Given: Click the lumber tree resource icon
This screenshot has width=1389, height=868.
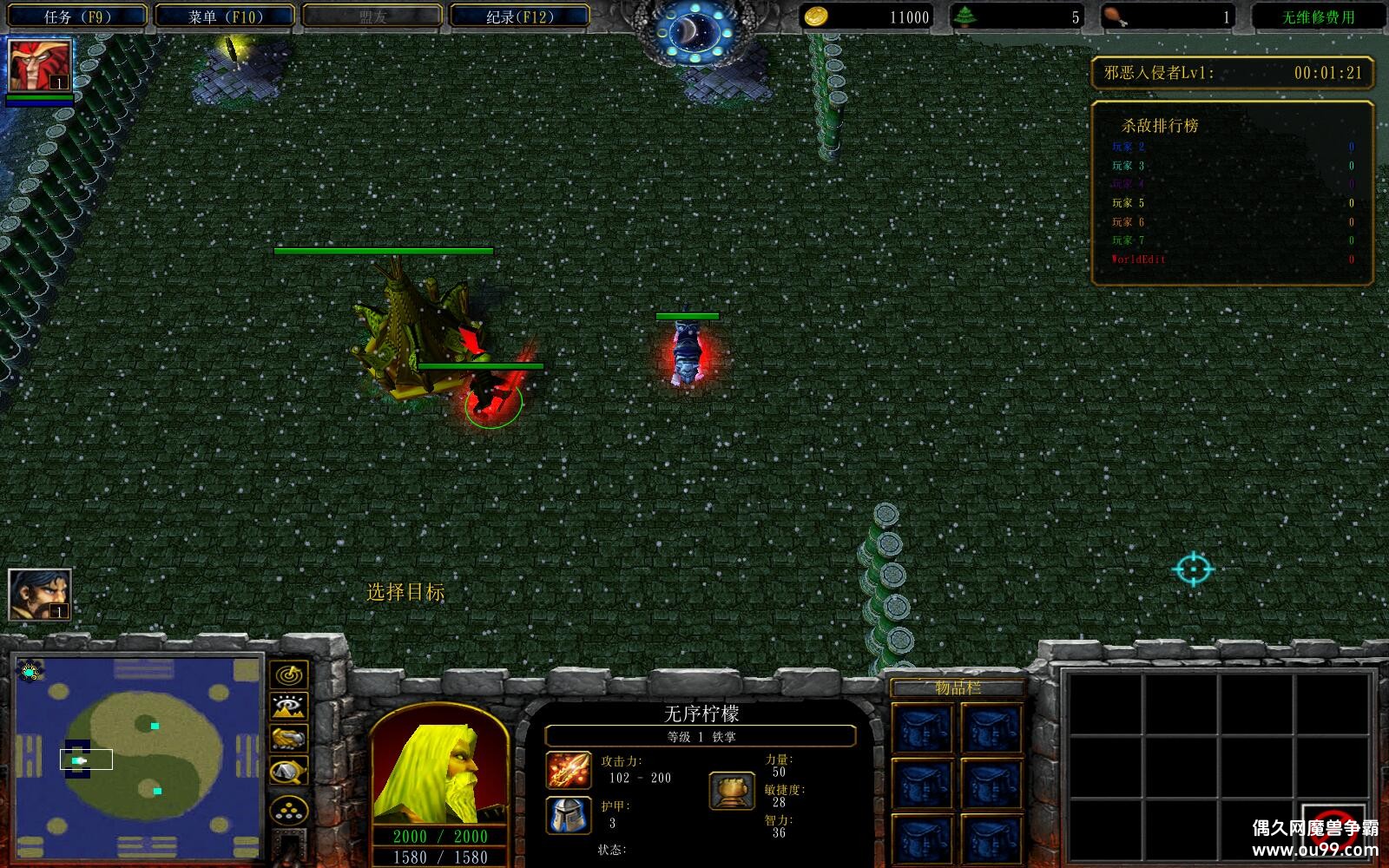Looking at the screenshot, I should 967,16.
